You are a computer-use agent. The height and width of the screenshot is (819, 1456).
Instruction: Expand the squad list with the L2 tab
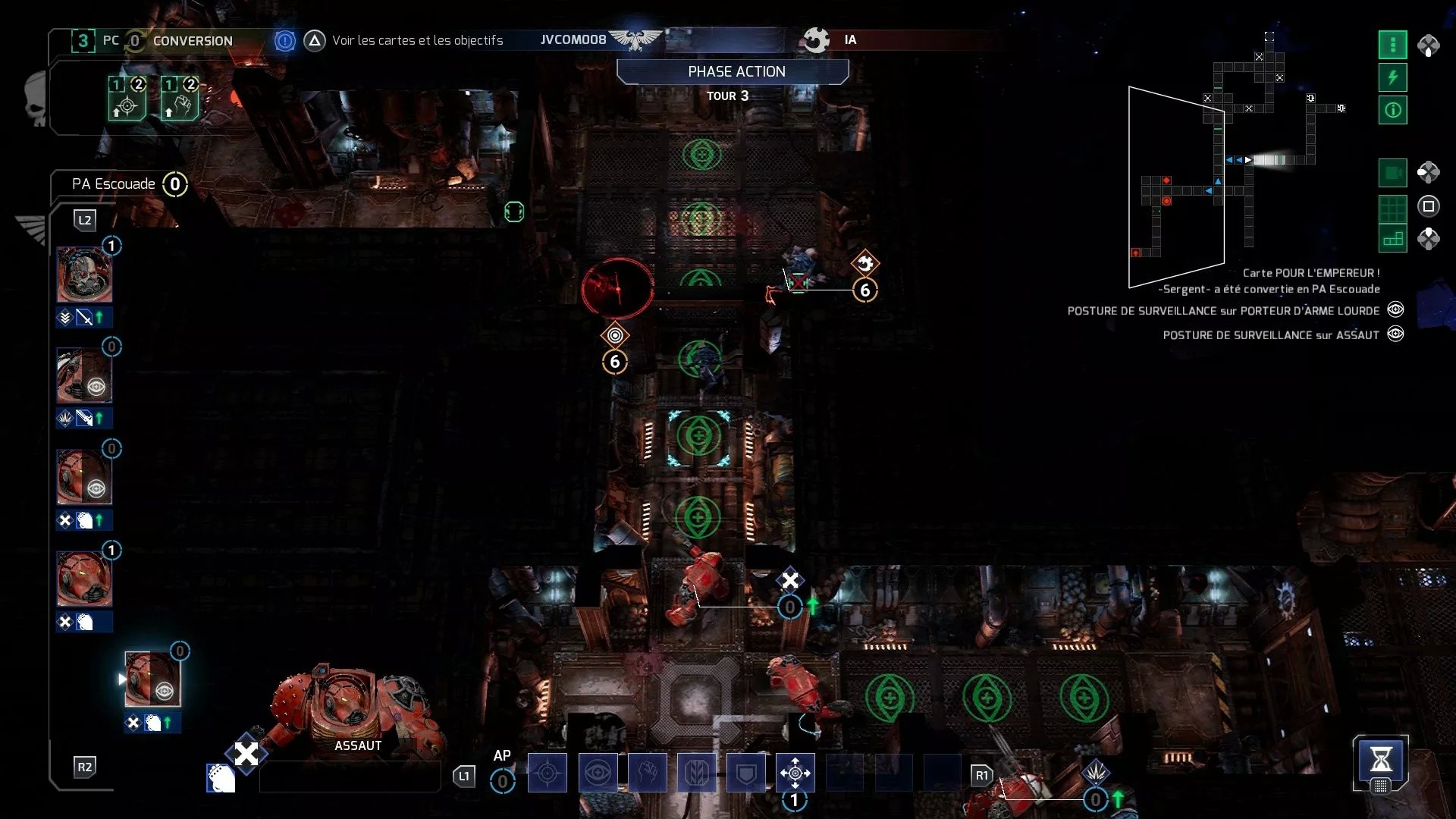click(x=85, y=220)
